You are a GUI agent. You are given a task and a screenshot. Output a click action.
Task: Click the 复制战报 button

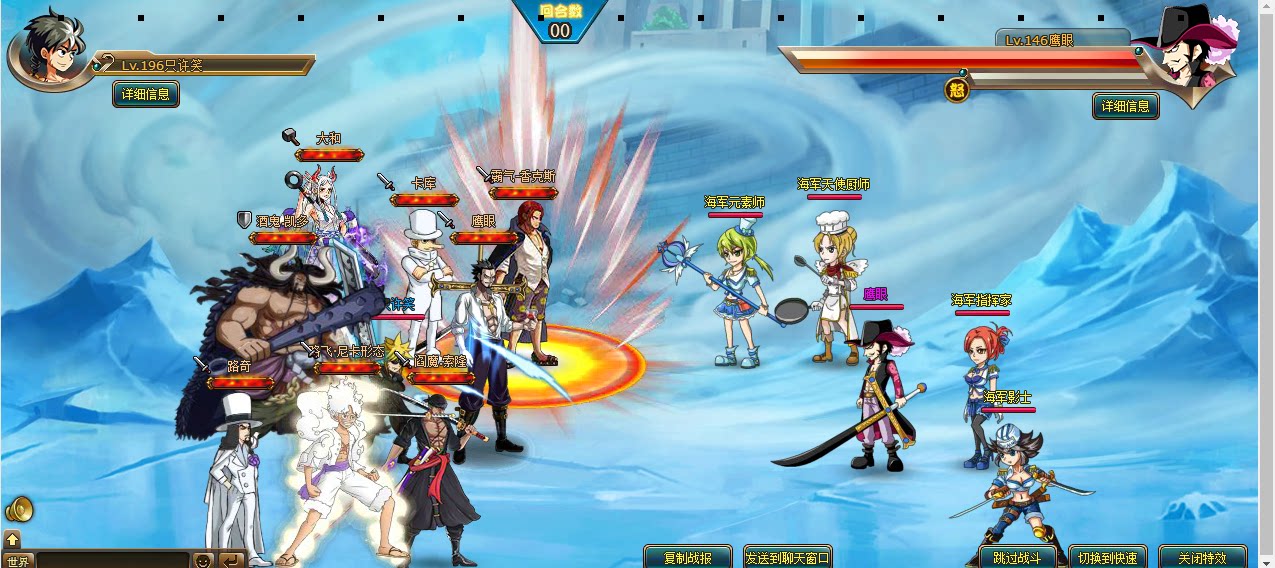(687, 557)
